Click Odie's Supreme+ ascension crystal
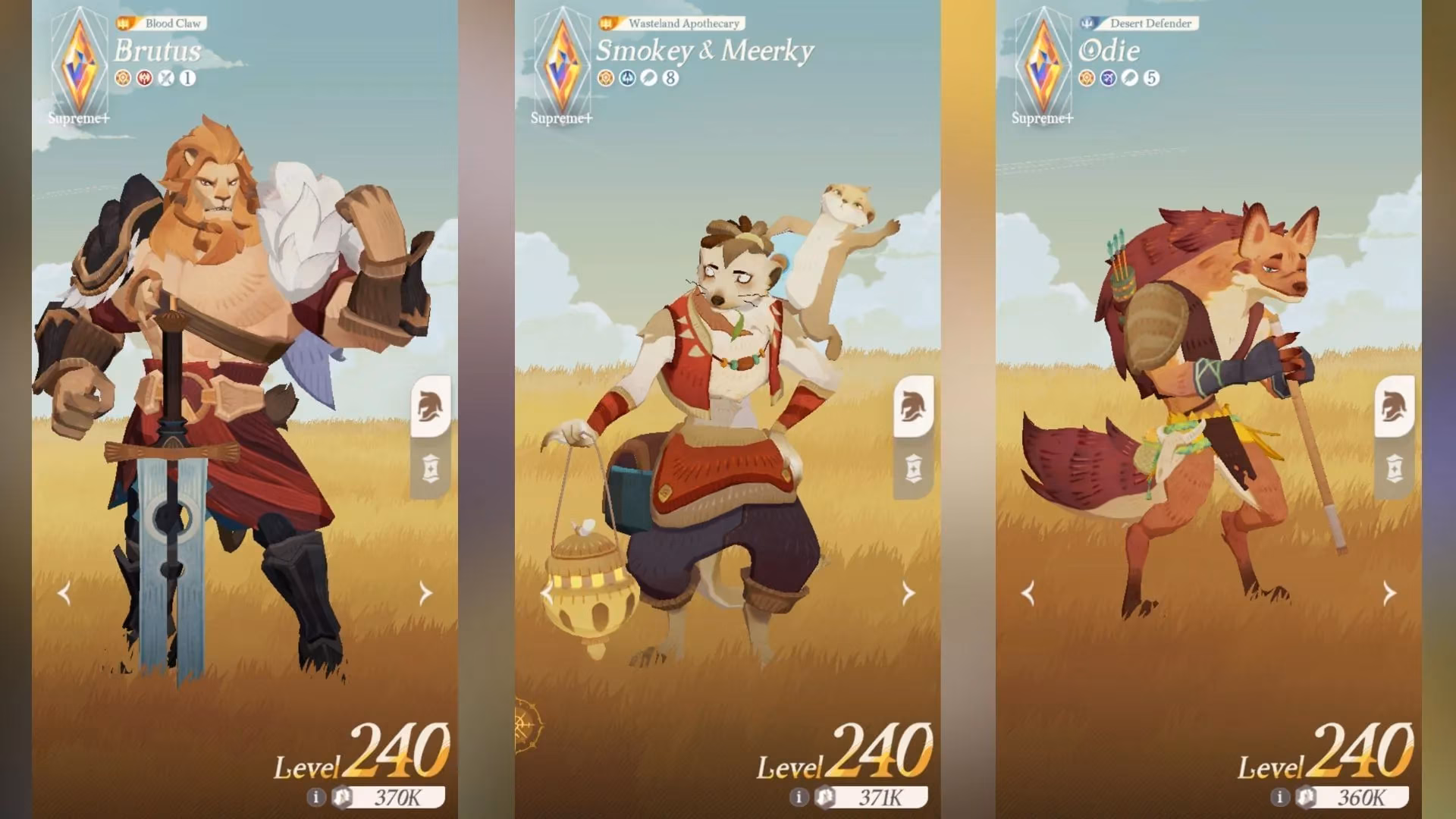This screenshot has height=819, width=1456. [1044, 64]
